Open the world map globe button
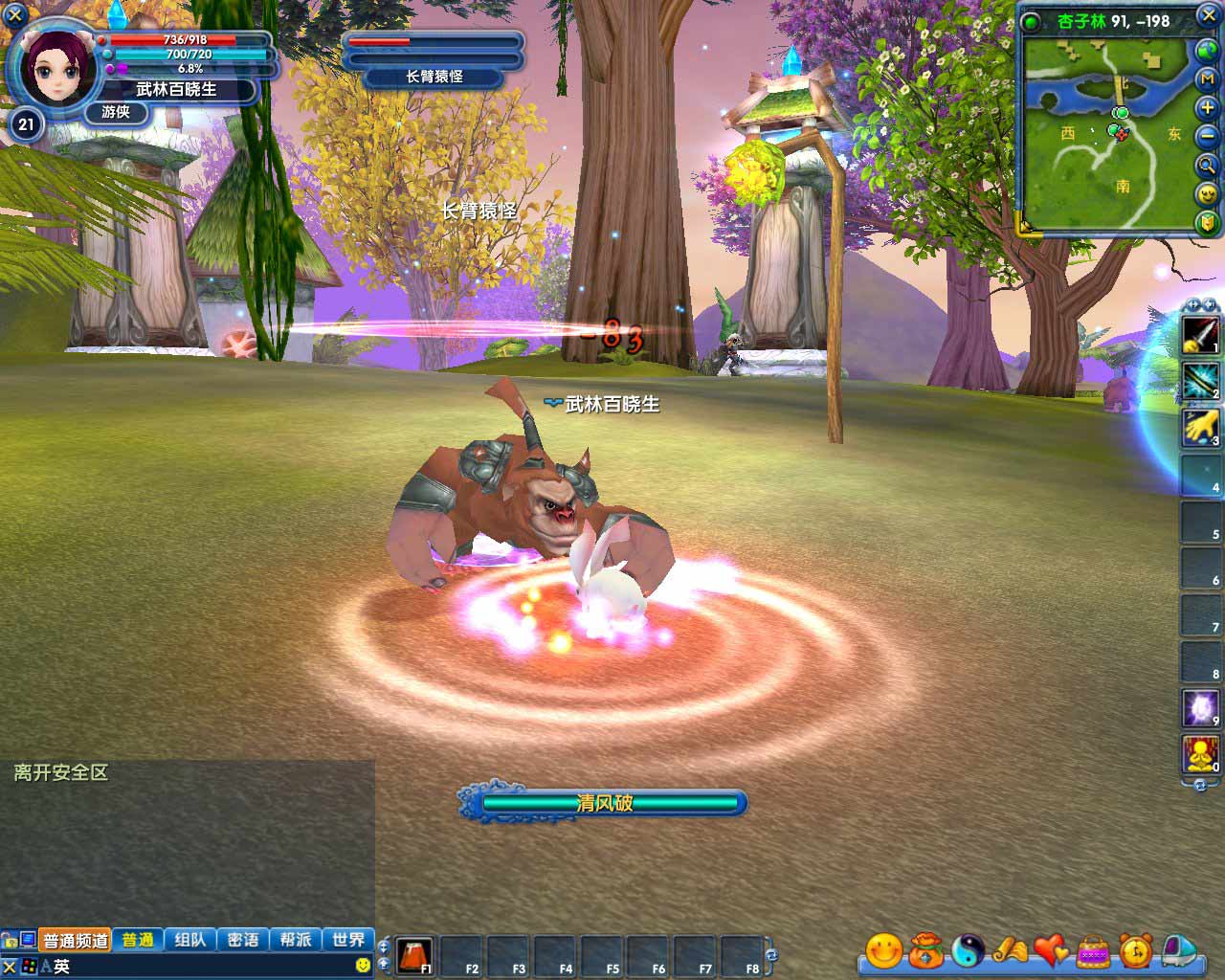The image size is (1225, 980). tap(1207, 51)
